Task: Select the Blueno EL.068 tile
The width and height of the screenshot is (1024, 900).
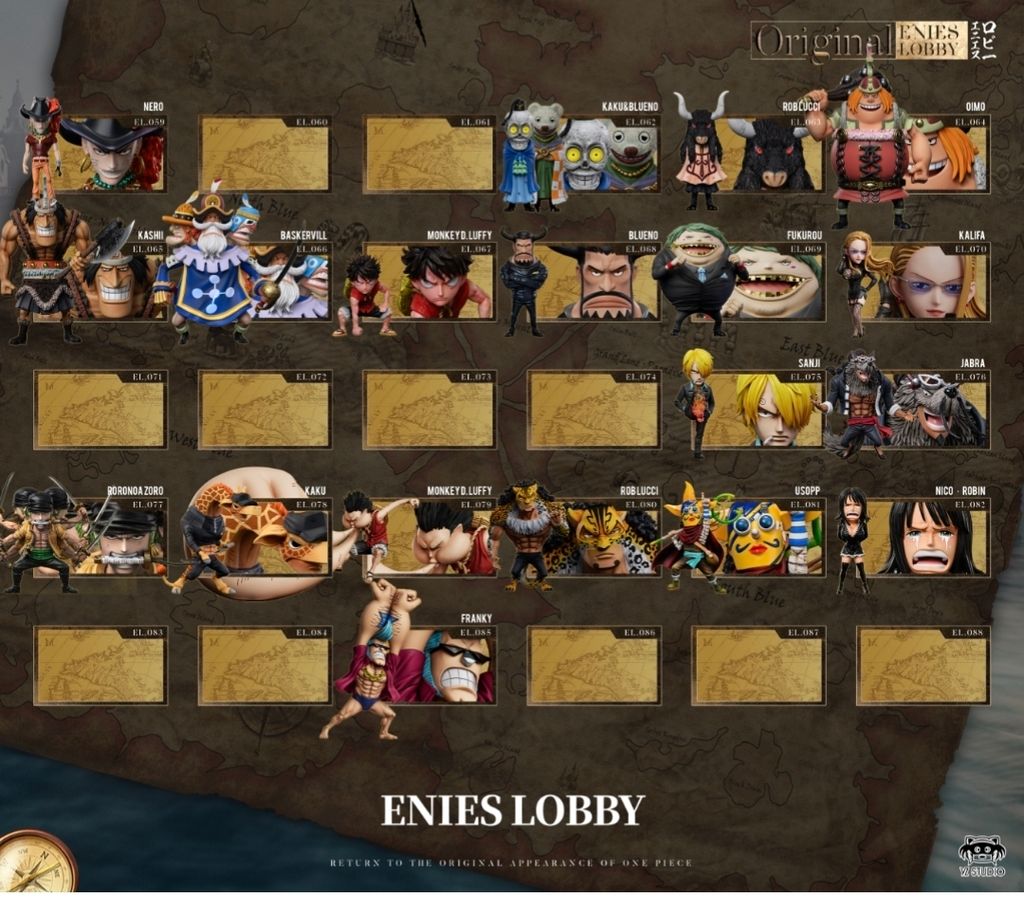Action: (x=600, y=282)
